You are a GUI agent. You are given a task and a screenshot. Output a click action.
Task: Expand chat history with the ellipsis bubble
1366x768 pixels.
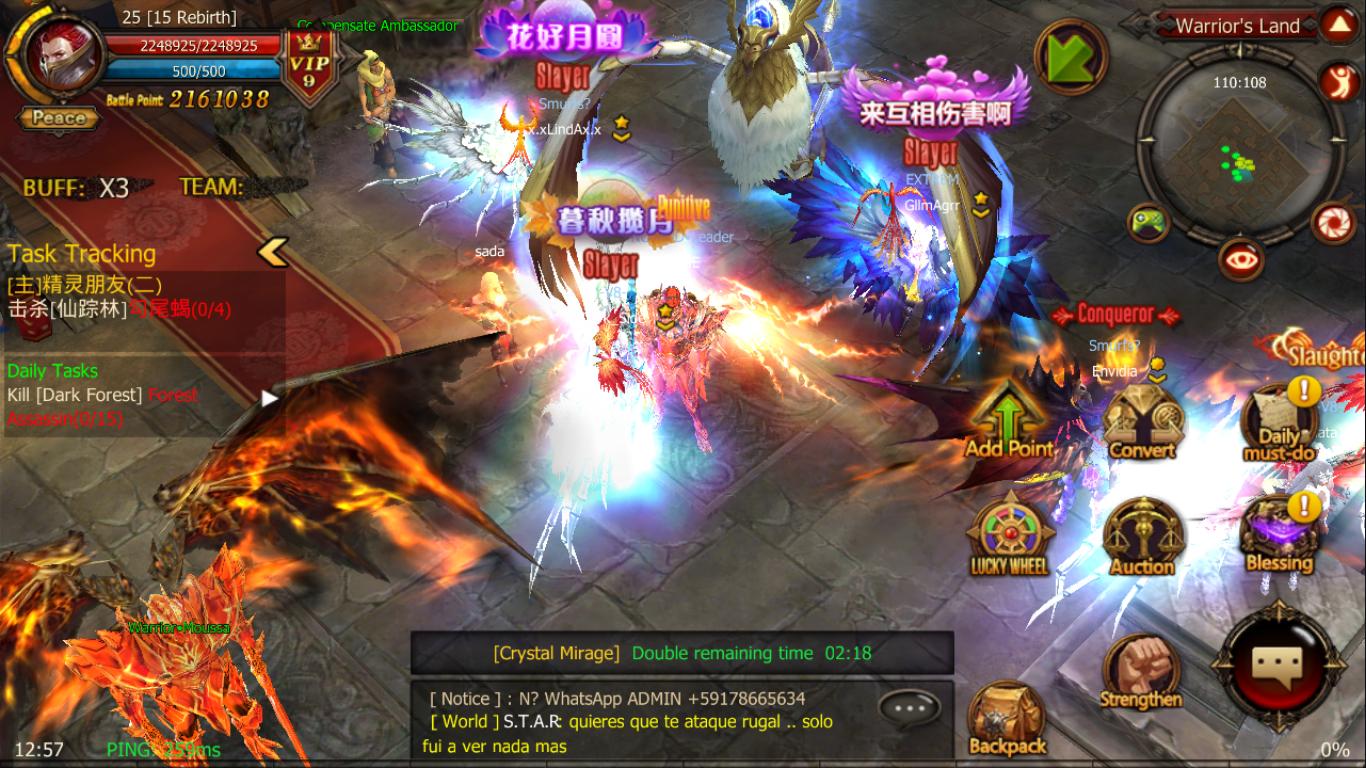tap(910, 705)
